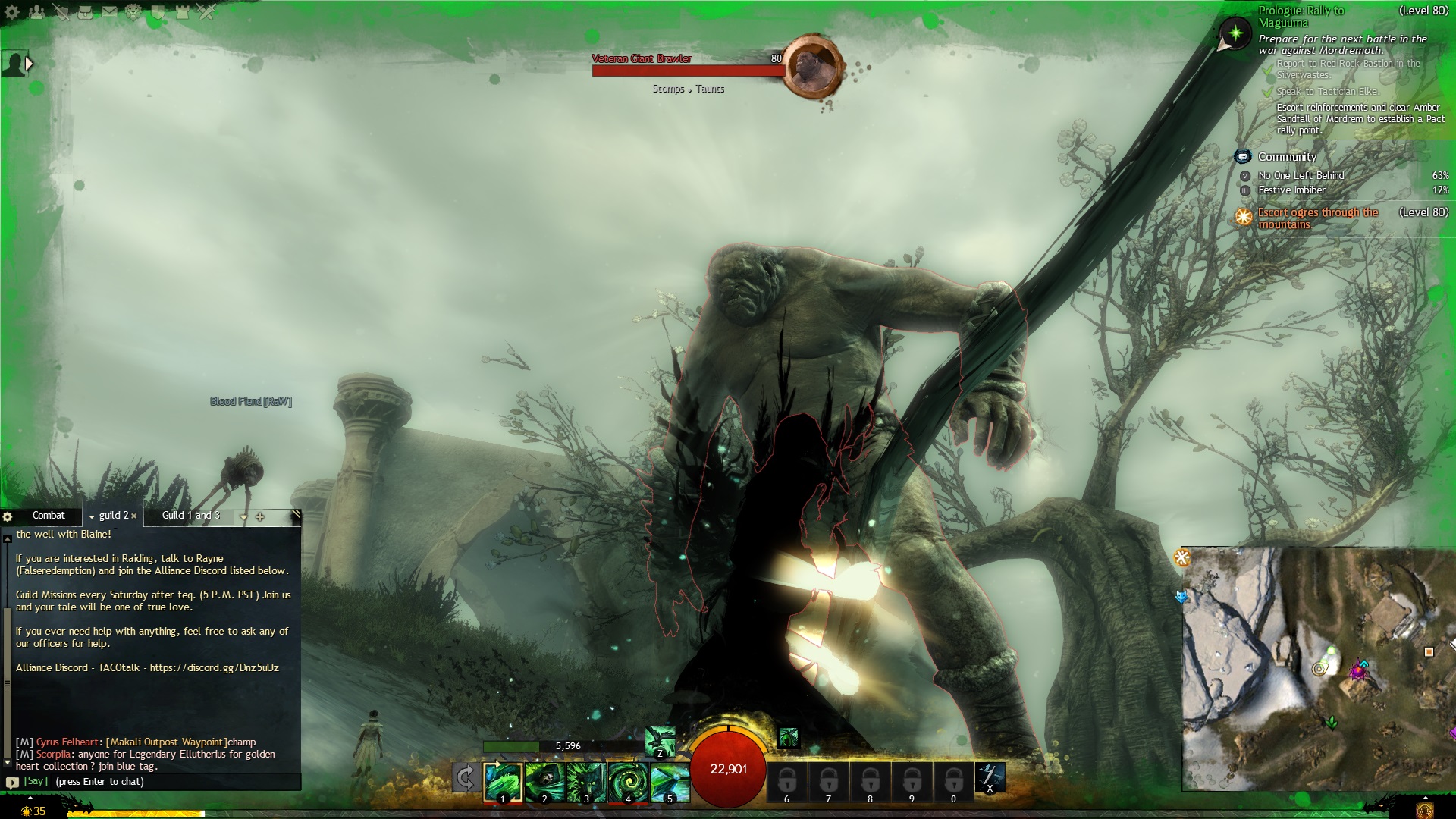Open the World vs World castle icon
Screen dimensions: 1456x819
[x=182, y=11]
